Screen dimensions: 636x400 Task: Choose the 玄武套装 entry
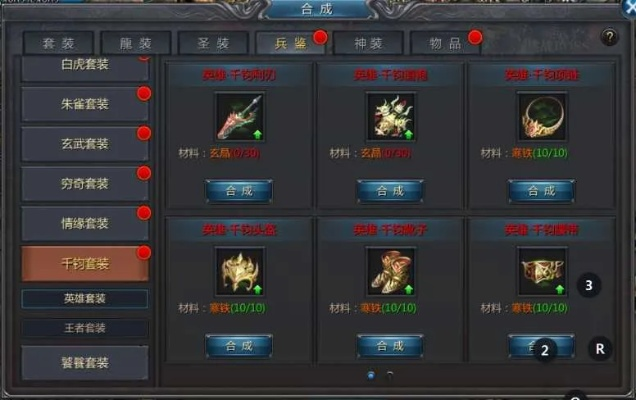pyautogui.click(x=84, y=142)
